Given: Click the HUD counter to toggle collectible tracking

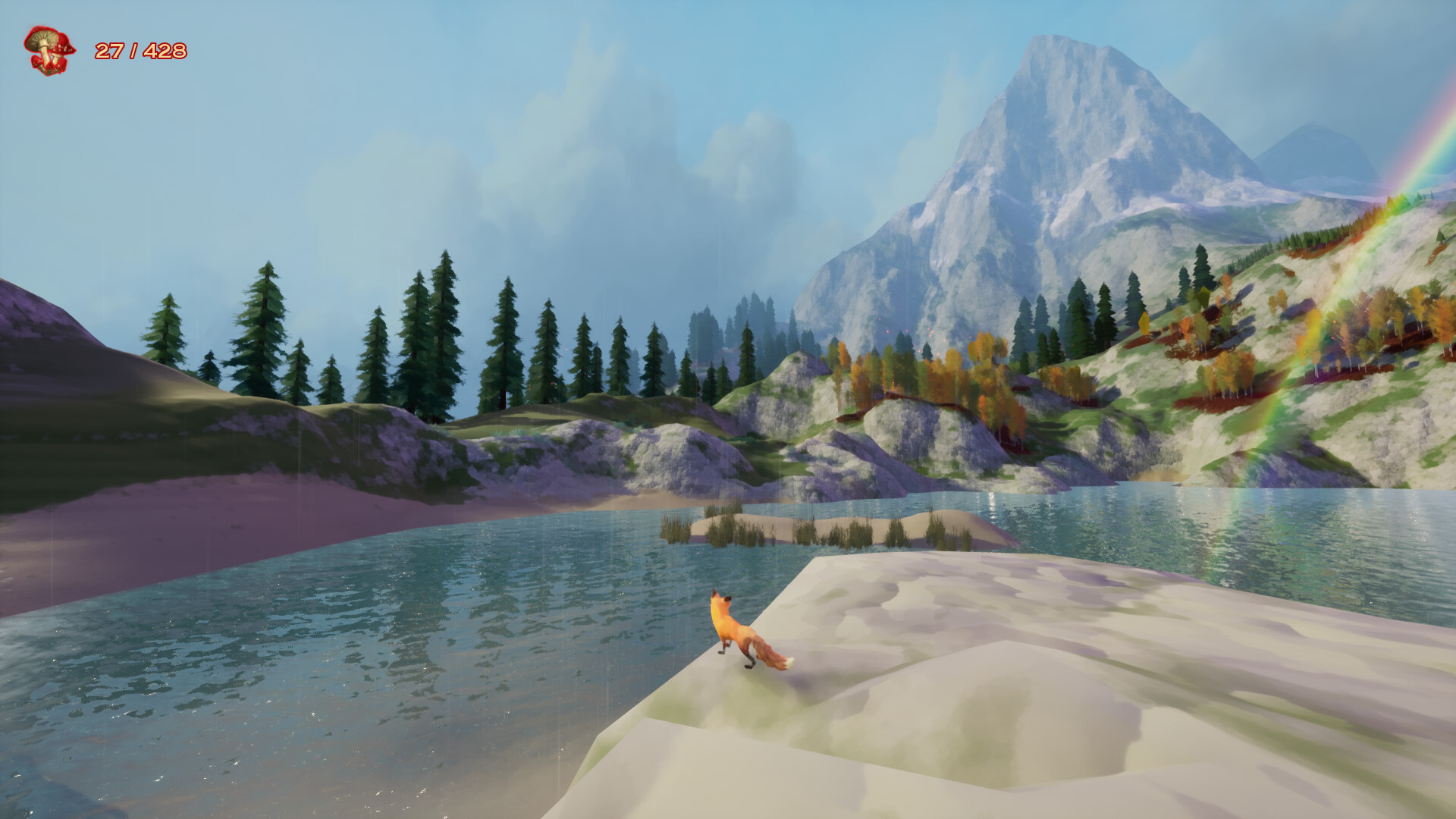Looking at the screenshot, I should [140, 52].
